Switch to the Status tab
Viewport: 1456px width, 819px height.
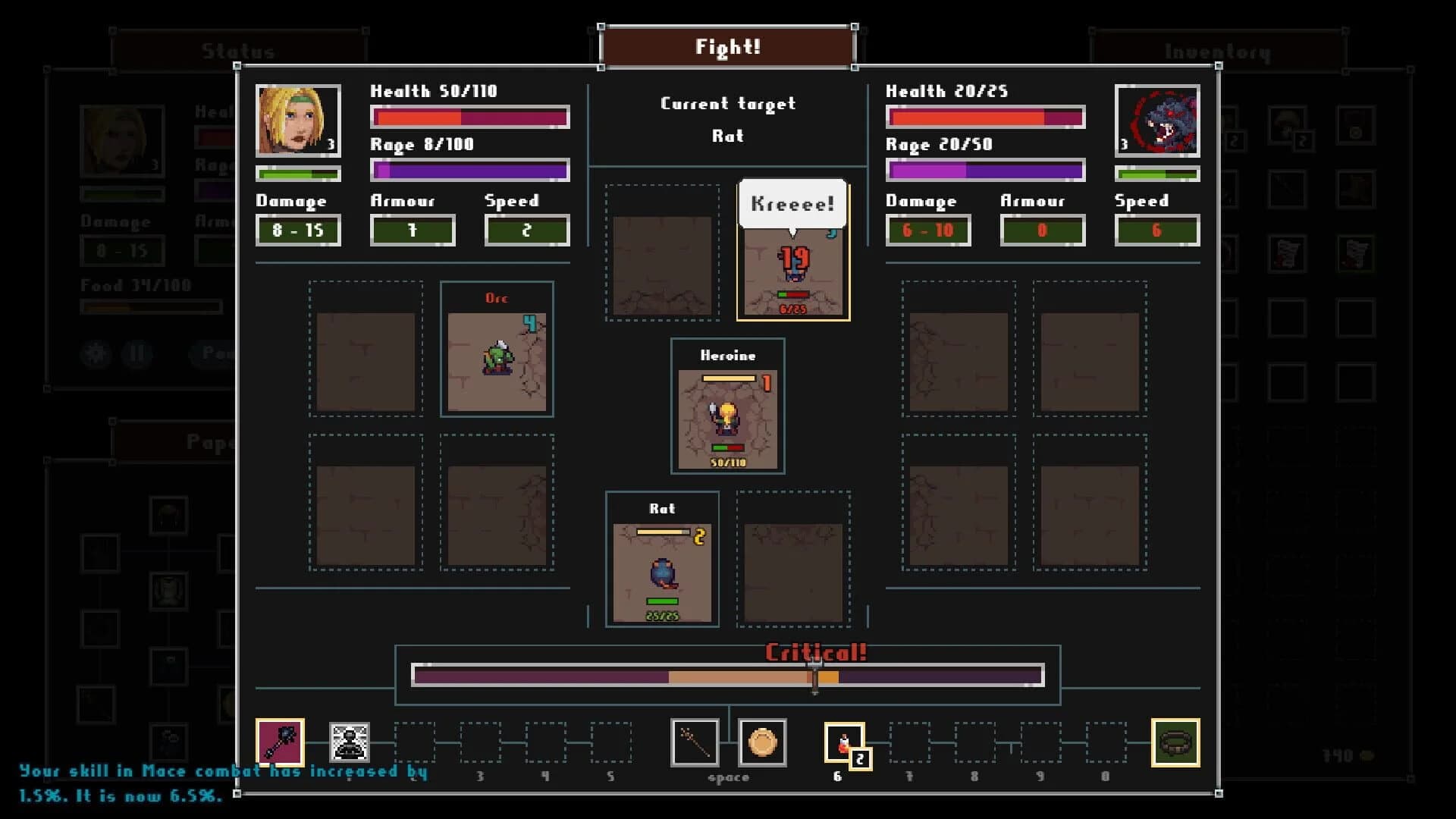coord(237,51)
